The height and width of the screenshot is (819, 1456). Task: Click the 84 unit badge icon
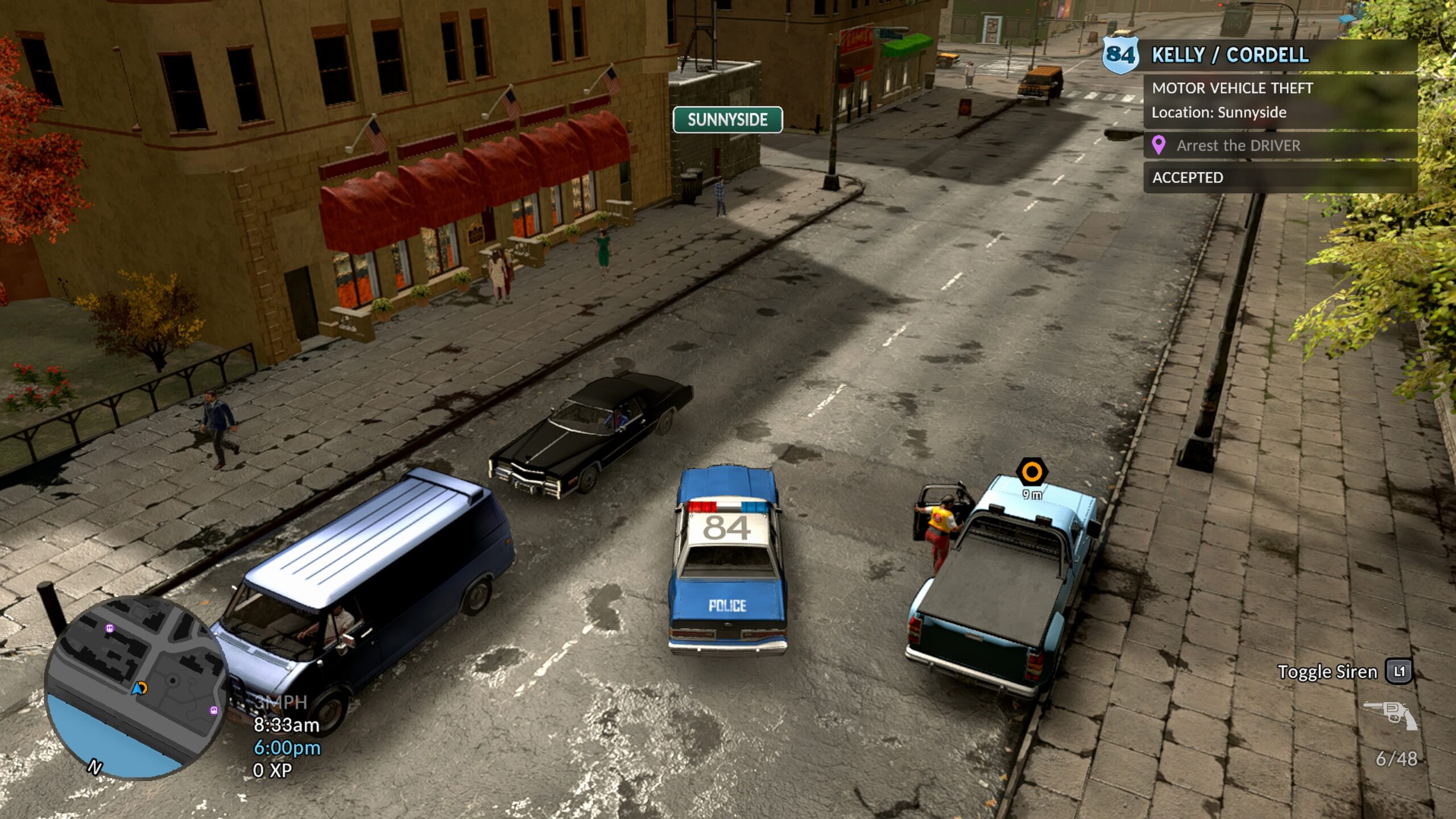pos(1120,55)
